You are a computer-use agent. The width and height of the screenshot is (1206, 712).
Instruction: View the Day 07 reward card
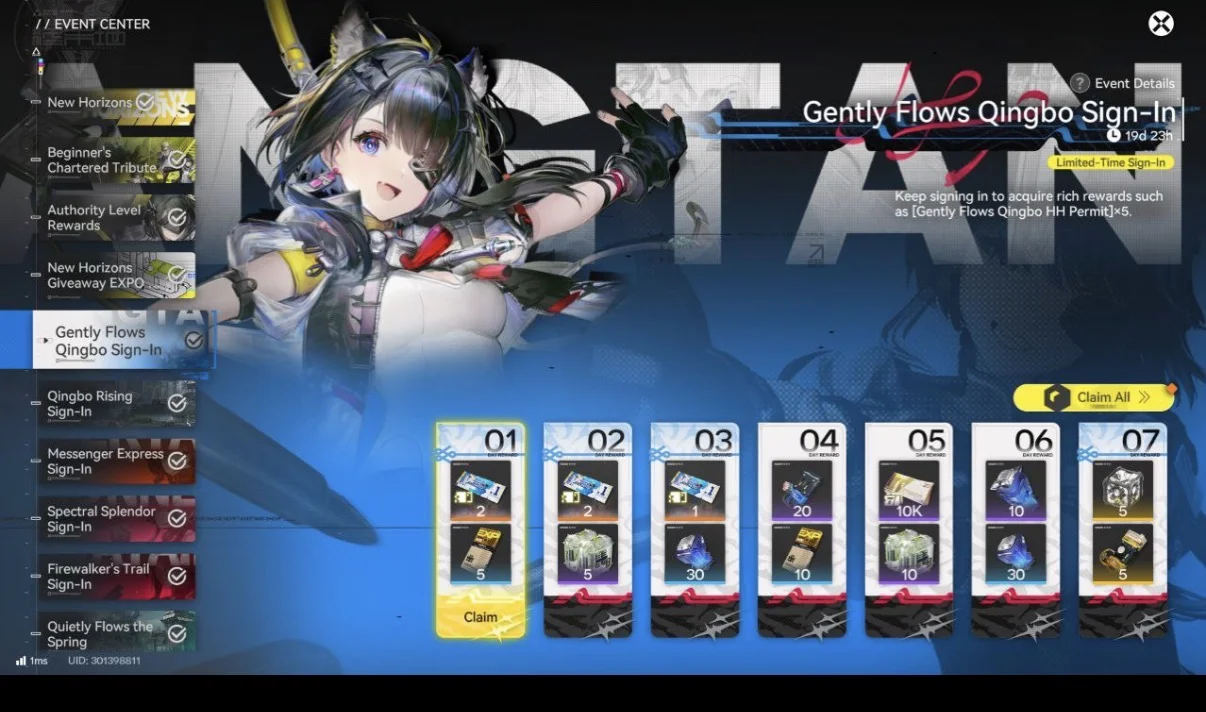1122,528
